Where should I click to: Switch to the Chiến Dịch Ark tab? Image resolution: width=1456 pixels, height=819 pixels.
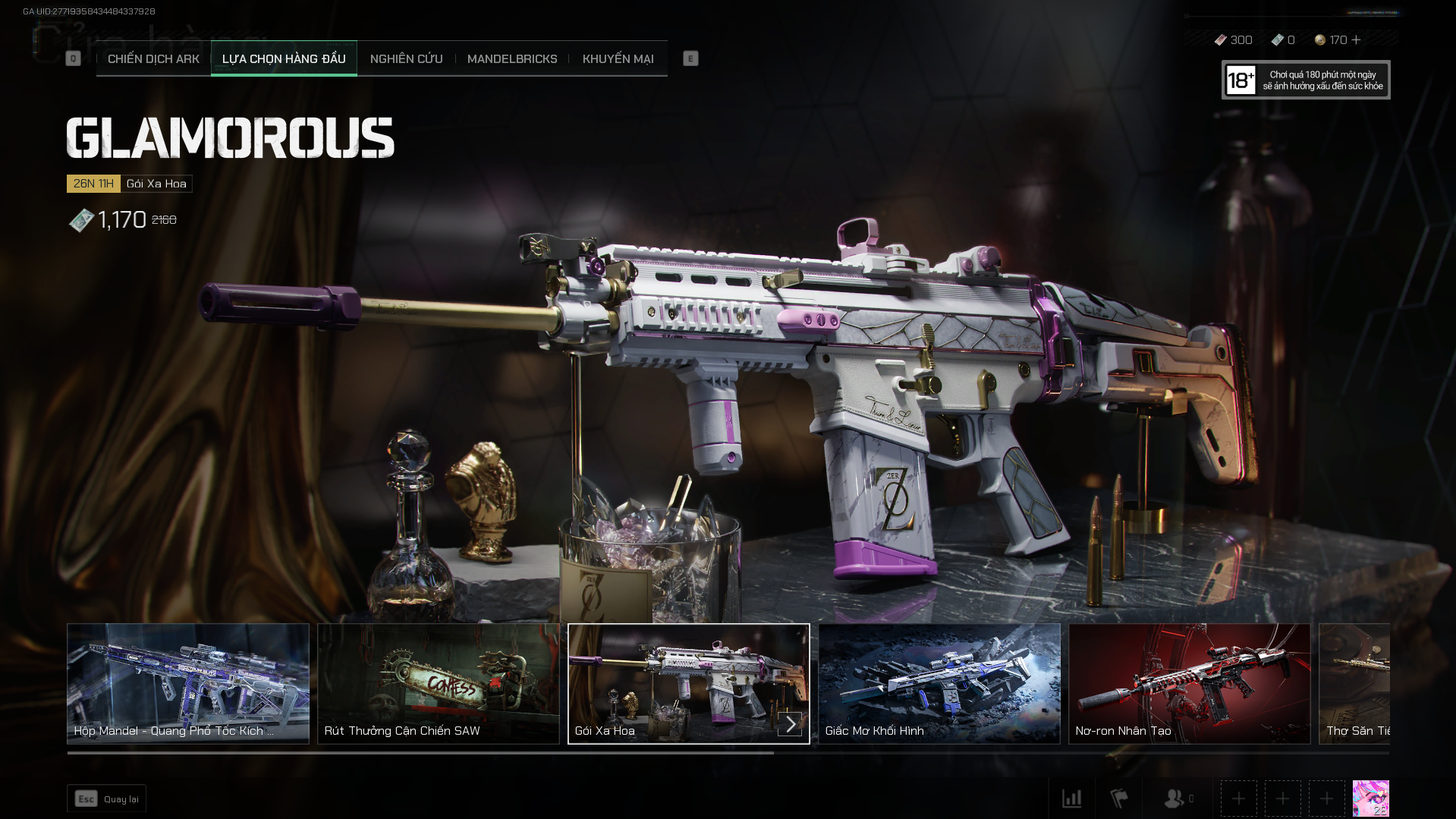tap(153, 58)
